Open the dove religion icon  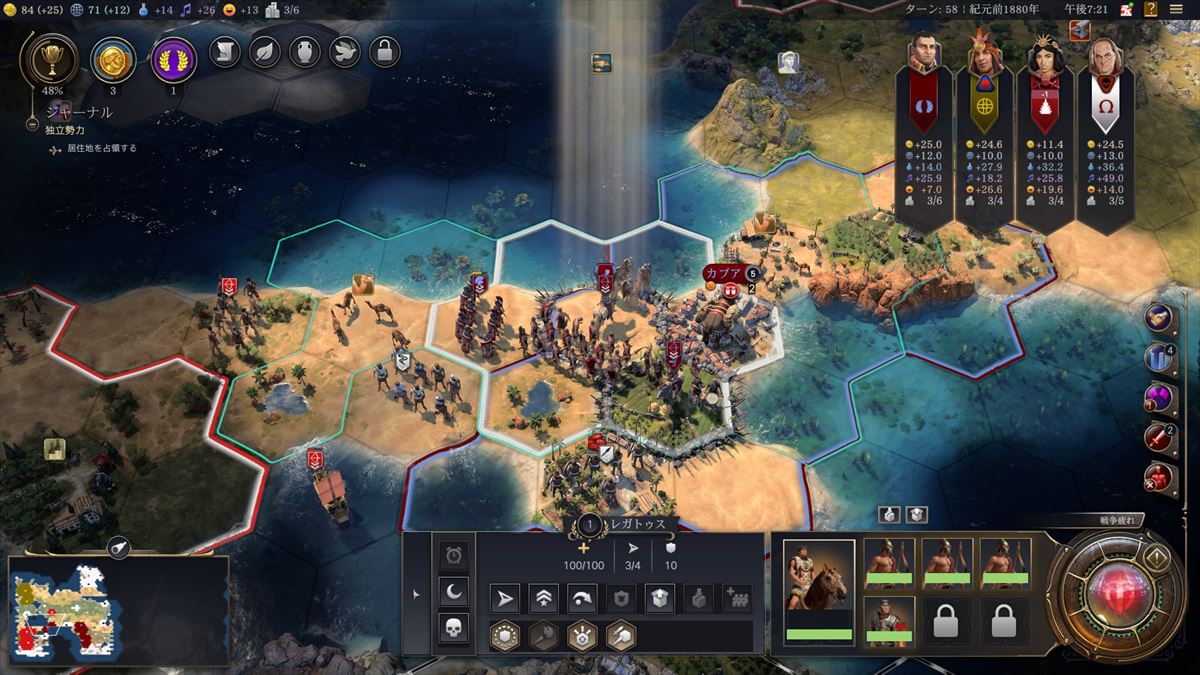click(345, 52)
